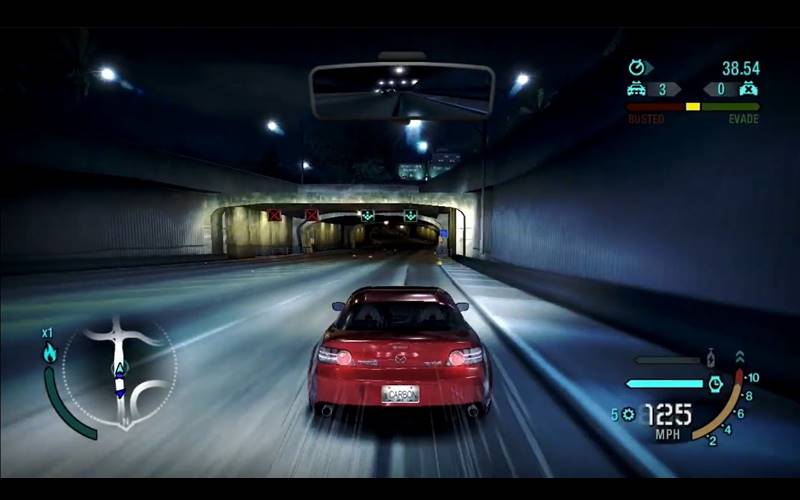Click the pursuit stopwatch icon
Image resolution: width=800 pixels, height=500 pixels.
636,68
